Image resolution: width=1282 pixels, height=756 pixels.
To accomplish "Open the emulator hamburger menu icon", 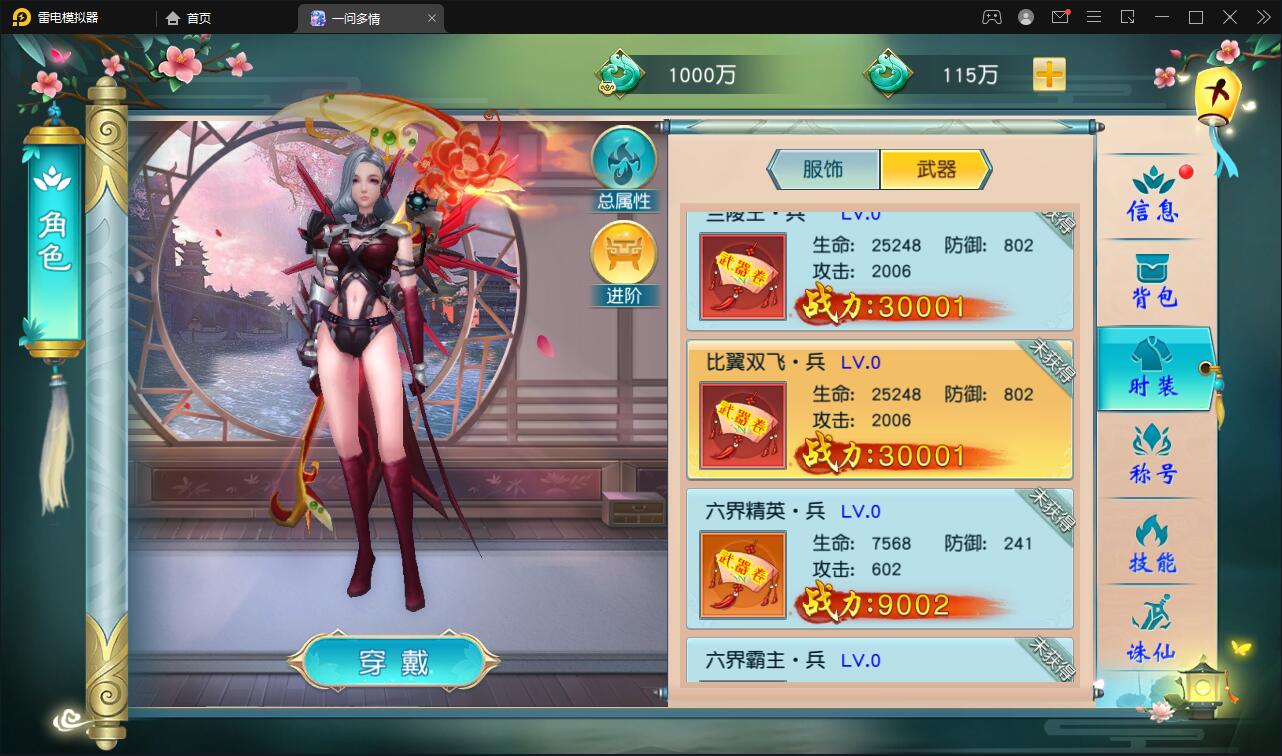I will click(x=1094, y=17).
